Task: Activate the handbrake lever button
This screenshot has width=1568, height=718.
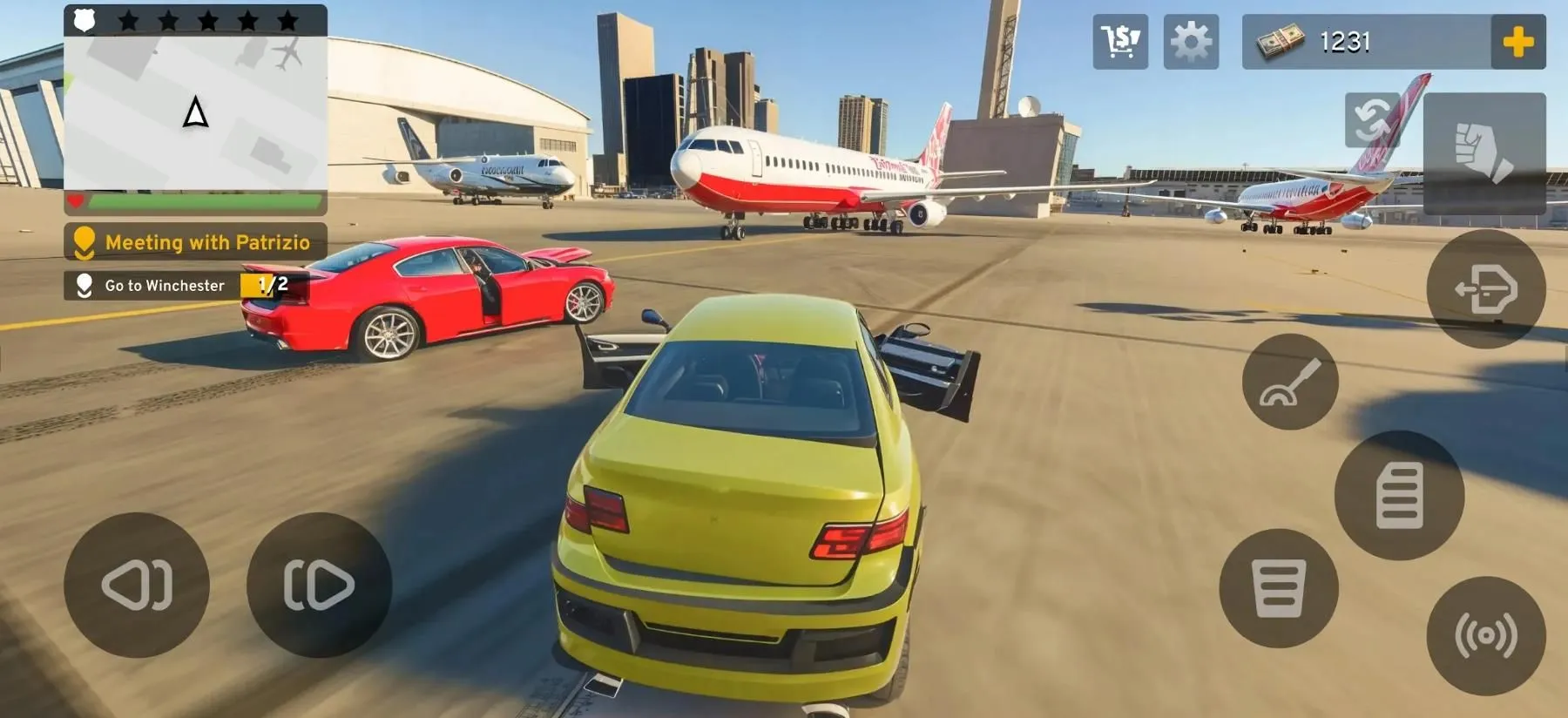Action: coord(1290,382)
